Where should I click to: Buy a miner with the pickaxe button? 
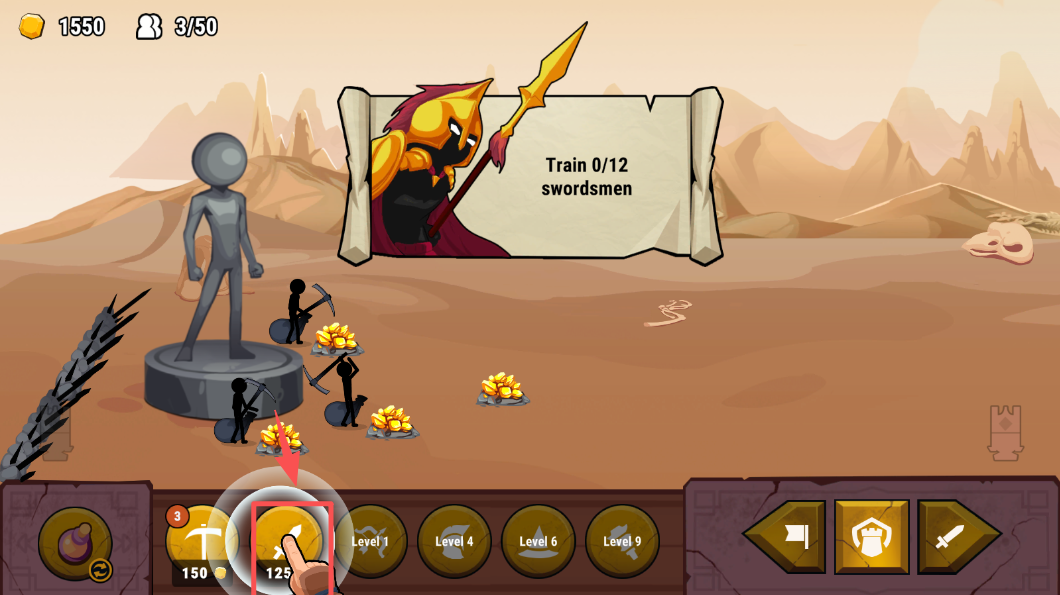pyautogui.click(x=203, y=540)
